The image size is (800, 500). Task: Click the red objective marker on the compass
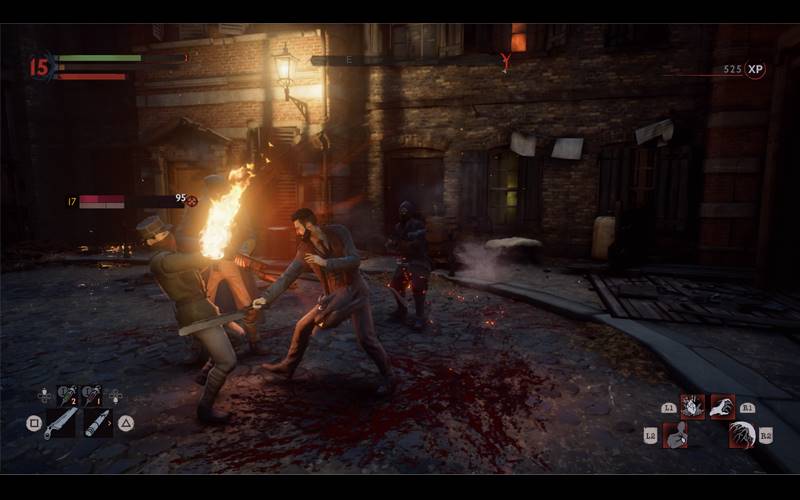click(x=506, y=62)
